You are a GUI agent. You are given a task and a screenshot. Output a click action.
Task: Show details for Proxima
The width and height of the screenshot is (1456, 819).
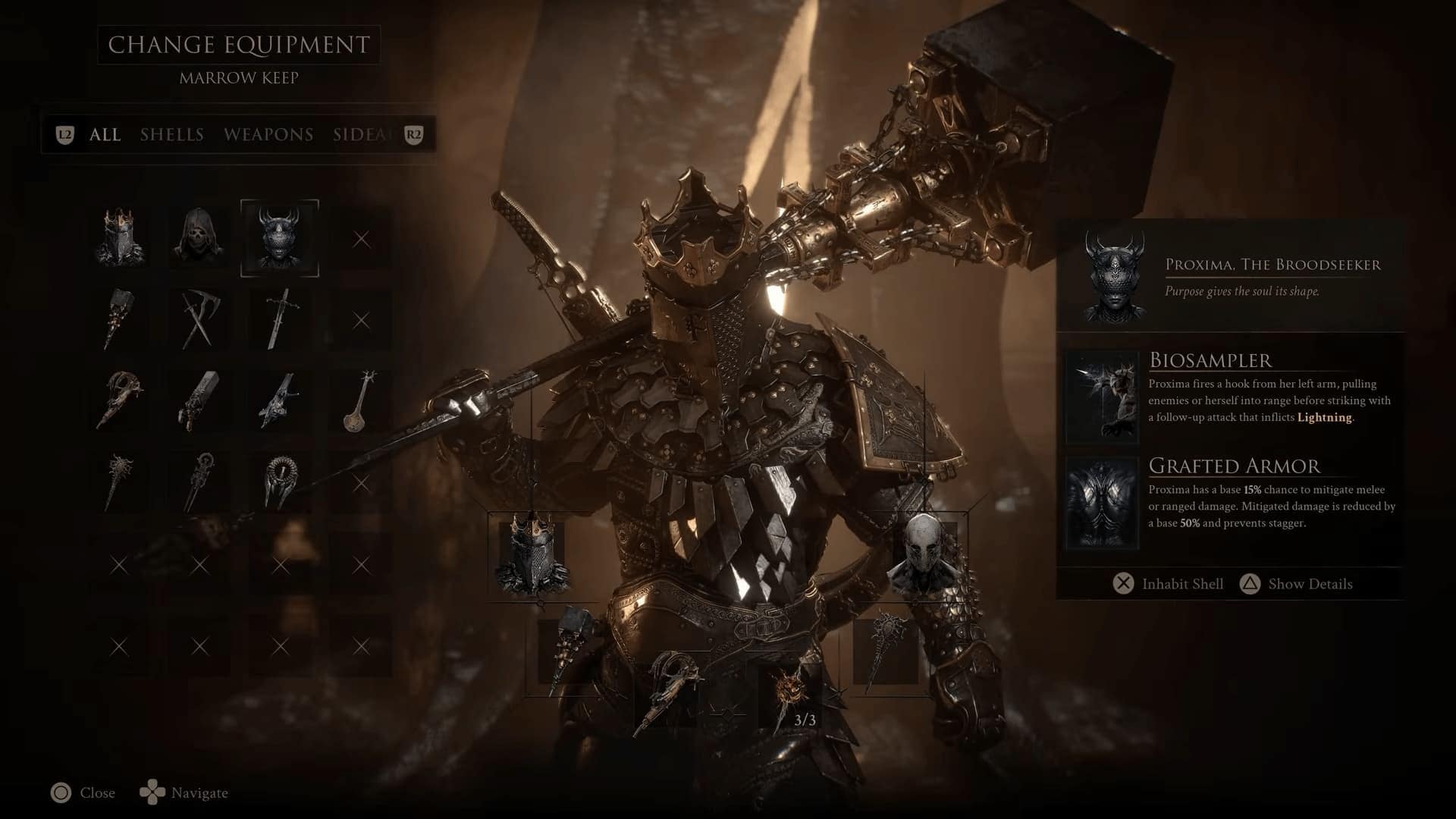(1295, 584)
